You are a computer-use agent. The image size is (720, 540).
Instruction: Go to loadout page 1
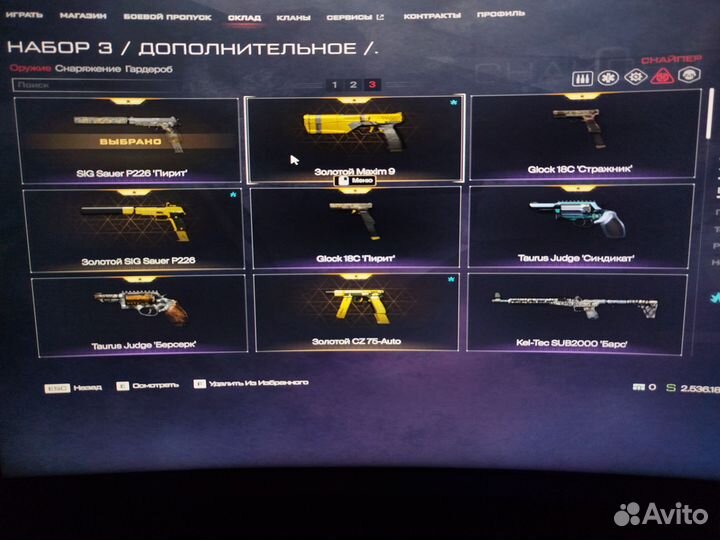(334, 85)
